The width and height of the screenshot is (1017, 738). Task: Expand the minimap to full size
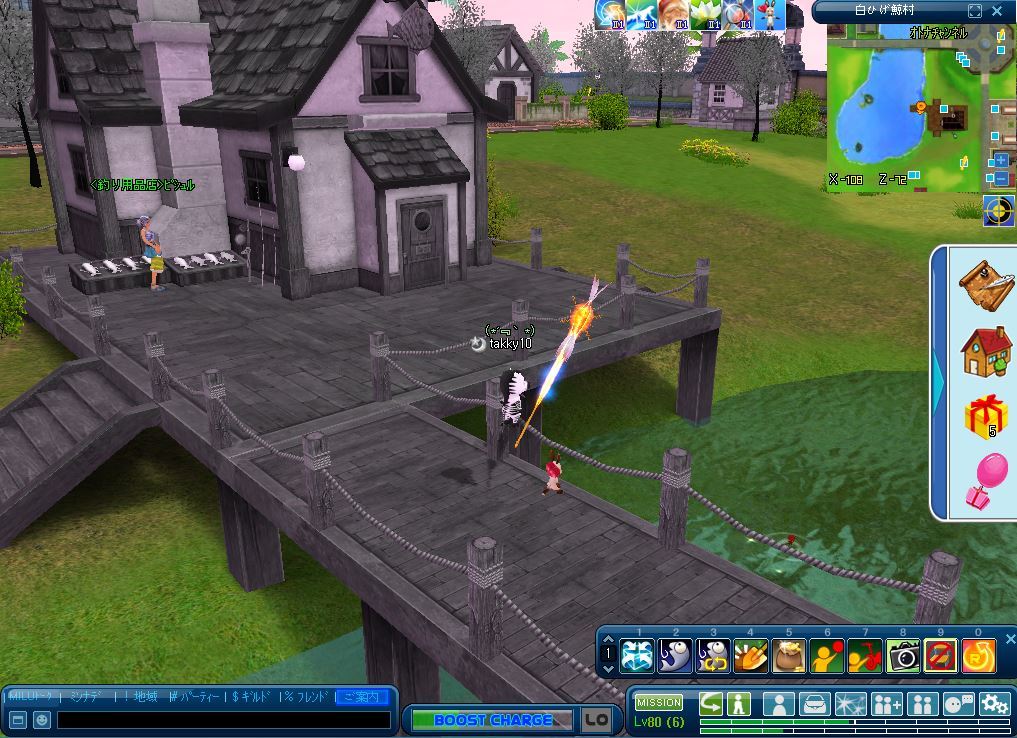tap(975, 11)
